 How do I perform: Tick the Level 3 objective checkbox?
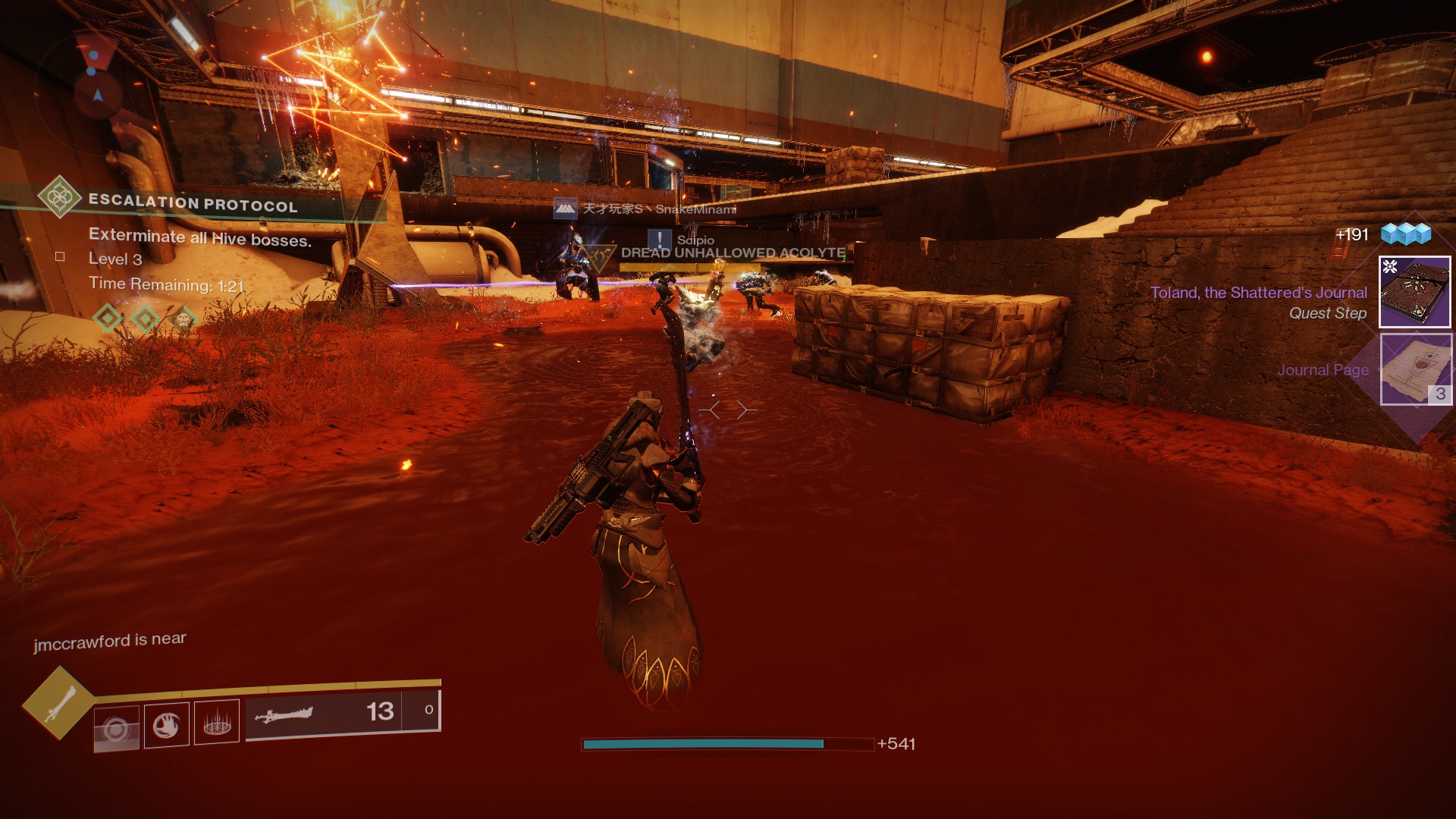[60, 257]
